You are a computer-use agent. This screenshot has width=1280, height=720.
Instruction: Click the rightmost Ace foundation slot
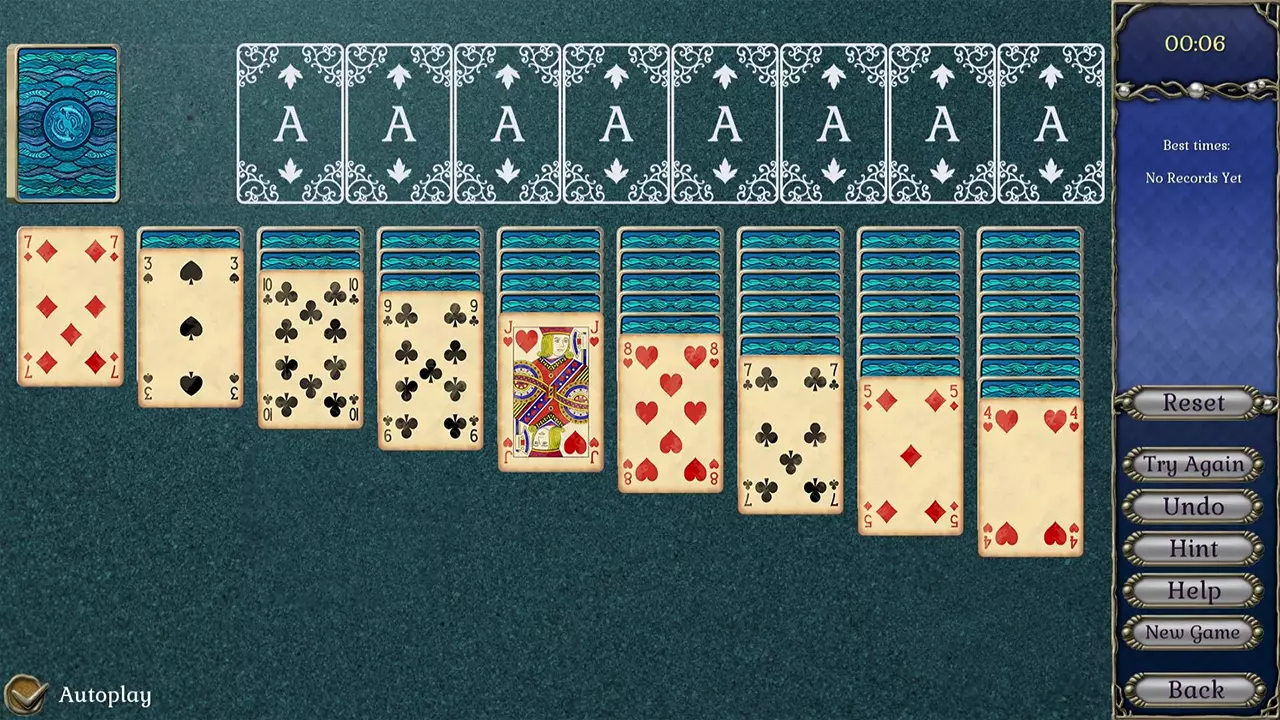click(x=1051, y=122)
